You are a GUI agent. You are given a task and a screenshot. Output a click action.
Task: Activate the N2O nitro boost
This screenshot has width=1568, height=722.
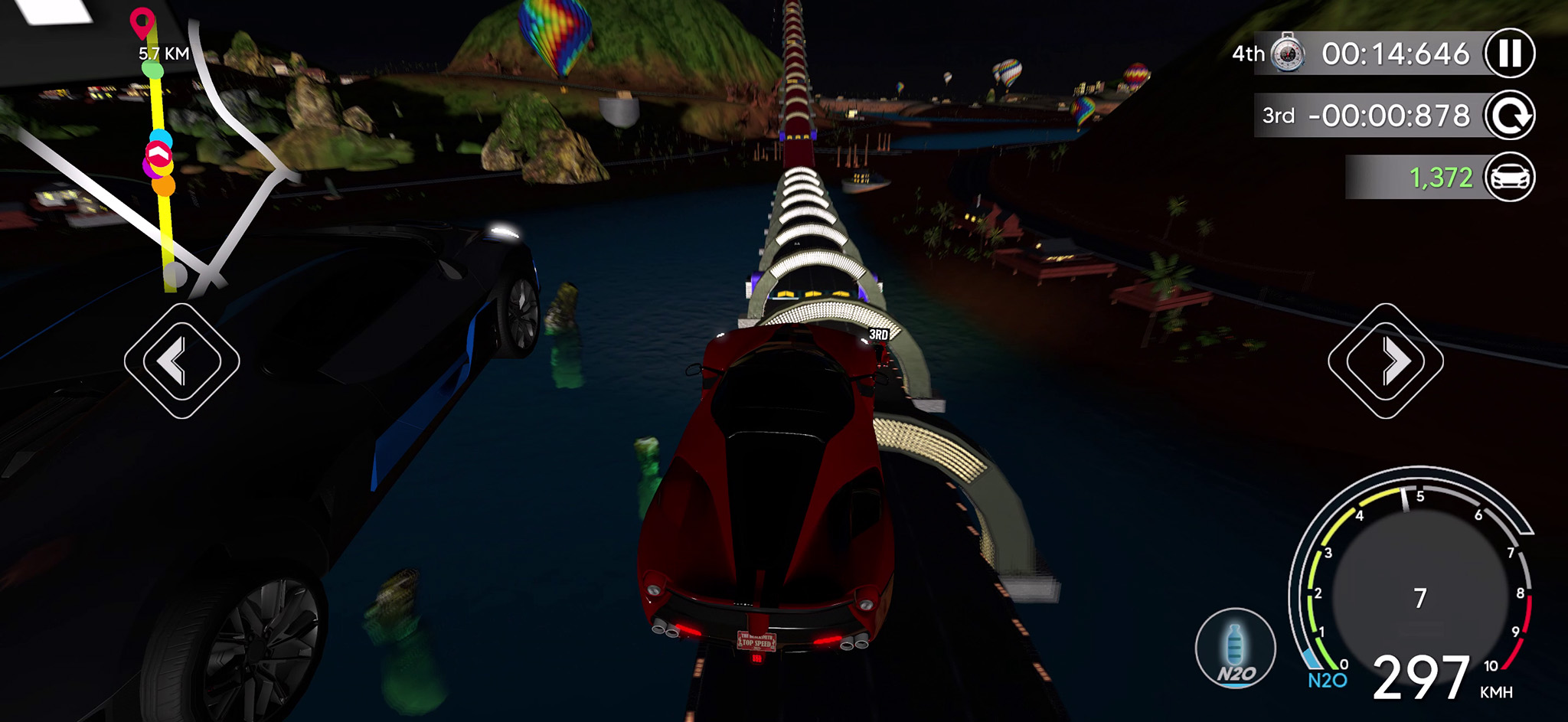[x=1235, y=648]
